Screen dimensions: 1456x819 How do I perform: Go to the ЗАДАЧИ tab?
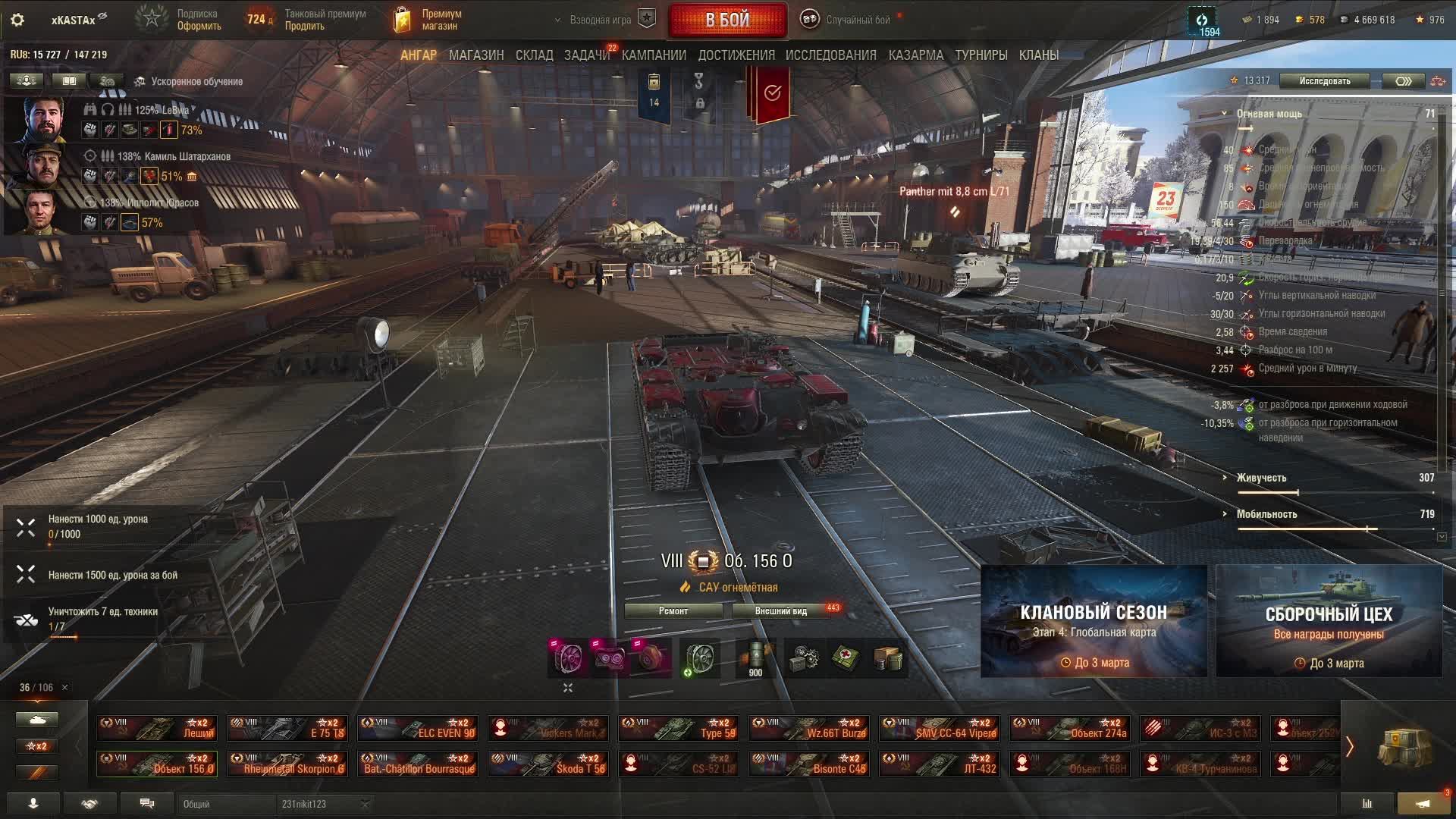[x=586, y=55]
